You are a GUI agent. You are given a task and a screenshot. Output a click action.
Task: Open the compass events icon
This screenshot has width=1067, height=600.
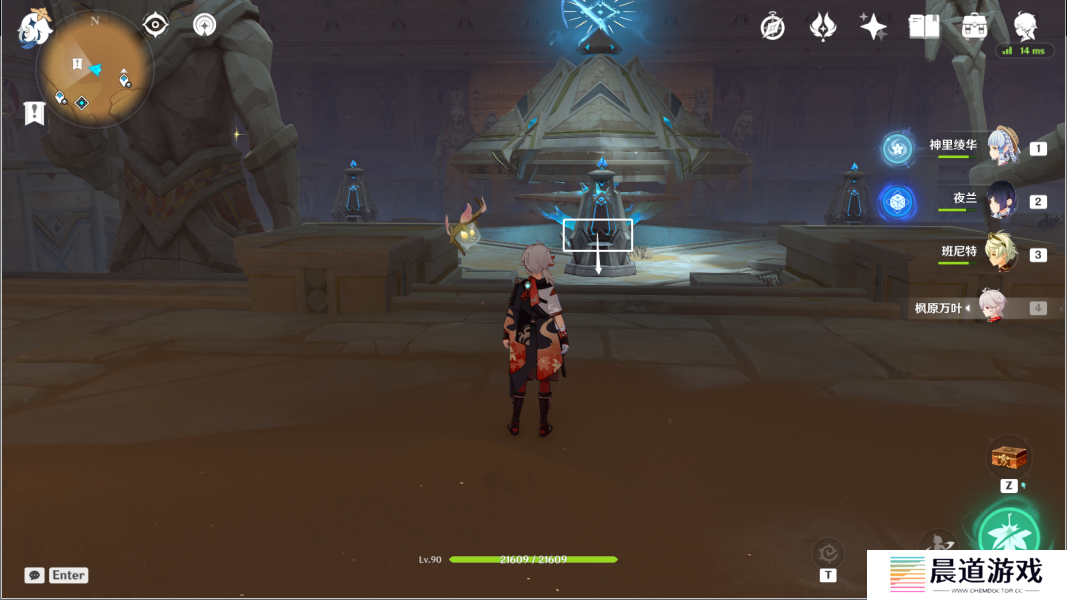click(772, 27)
